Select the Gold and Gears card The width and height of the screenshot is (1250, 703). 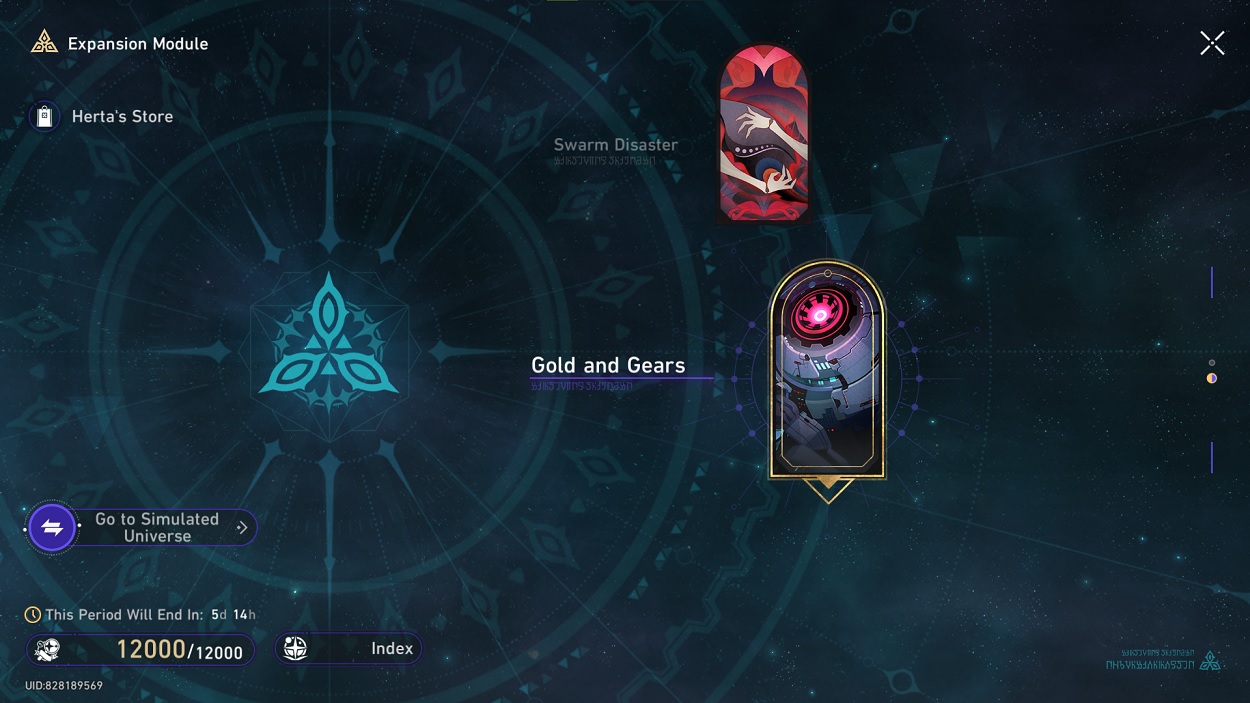click(x=827, y=370)
